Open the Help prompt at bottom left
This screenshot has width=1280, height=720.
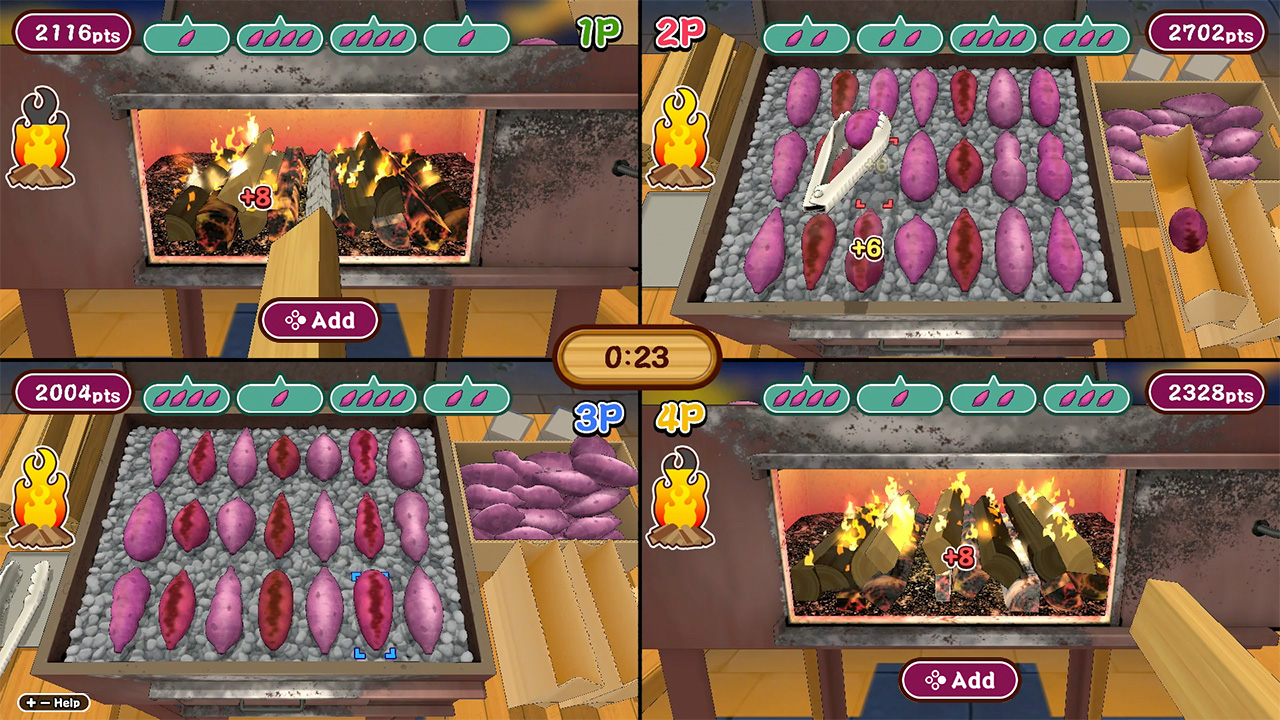click(55, 703)
